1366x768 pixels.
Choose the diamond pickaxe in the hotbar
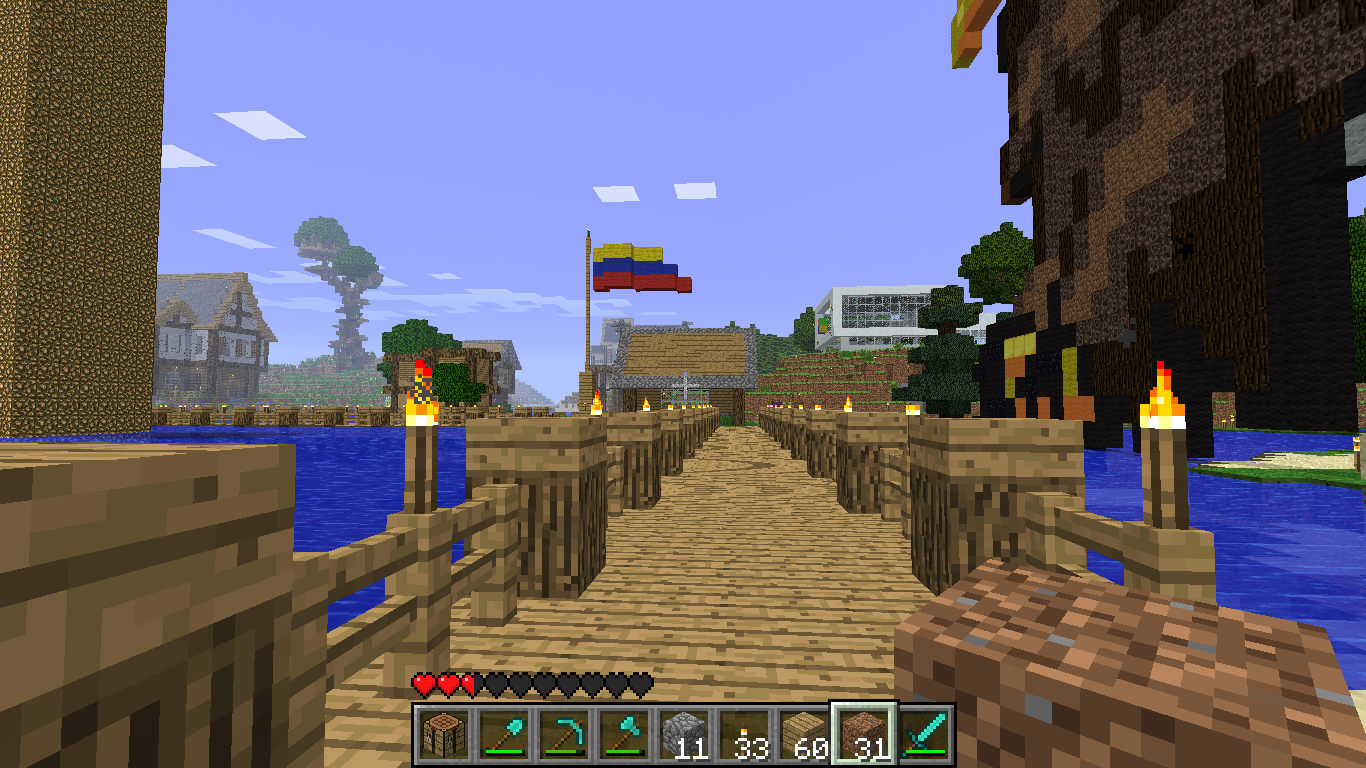pyautogui.click(x=562, y=734)
